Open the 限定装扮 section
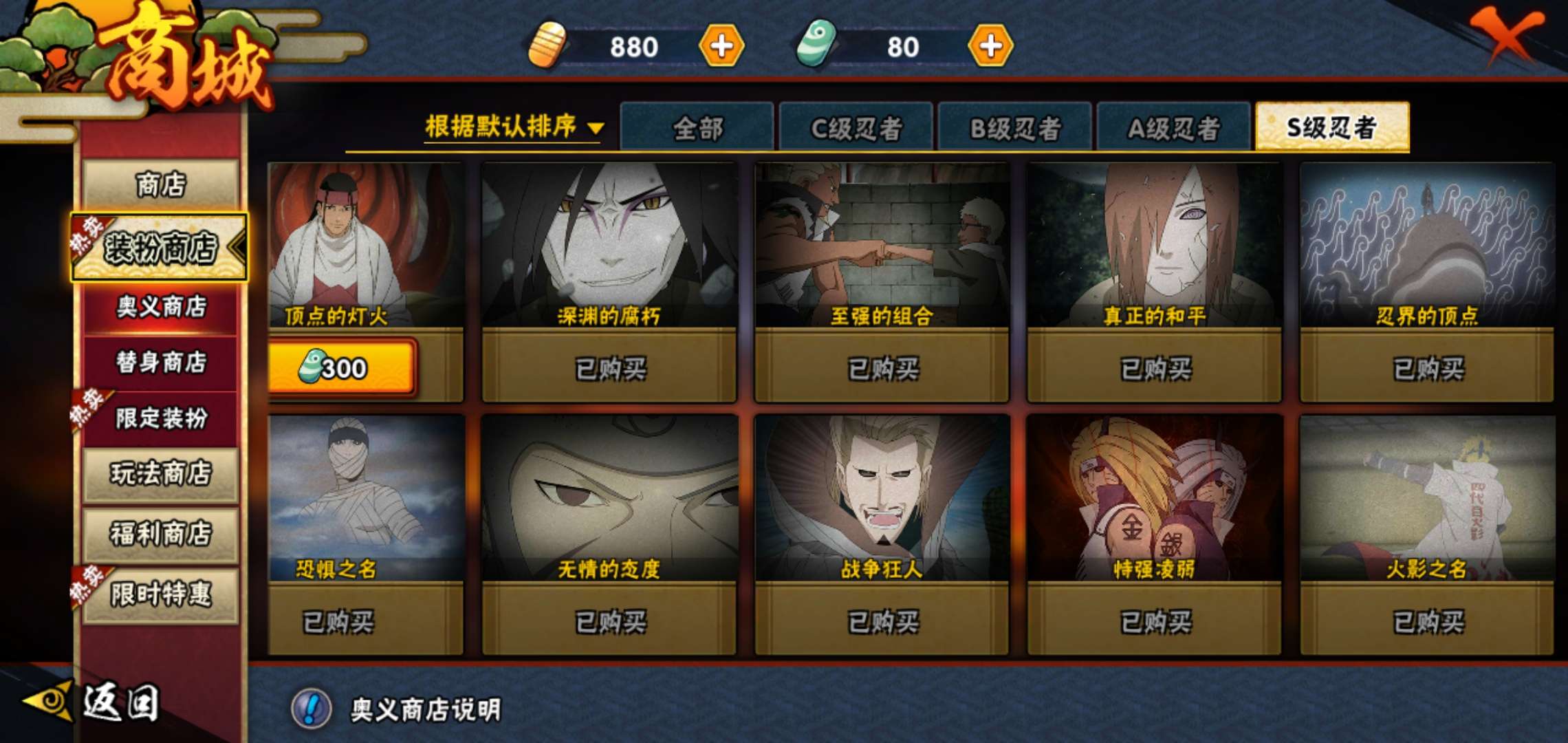This screenshot has height=743, width=1568. [x=160, y=418]
